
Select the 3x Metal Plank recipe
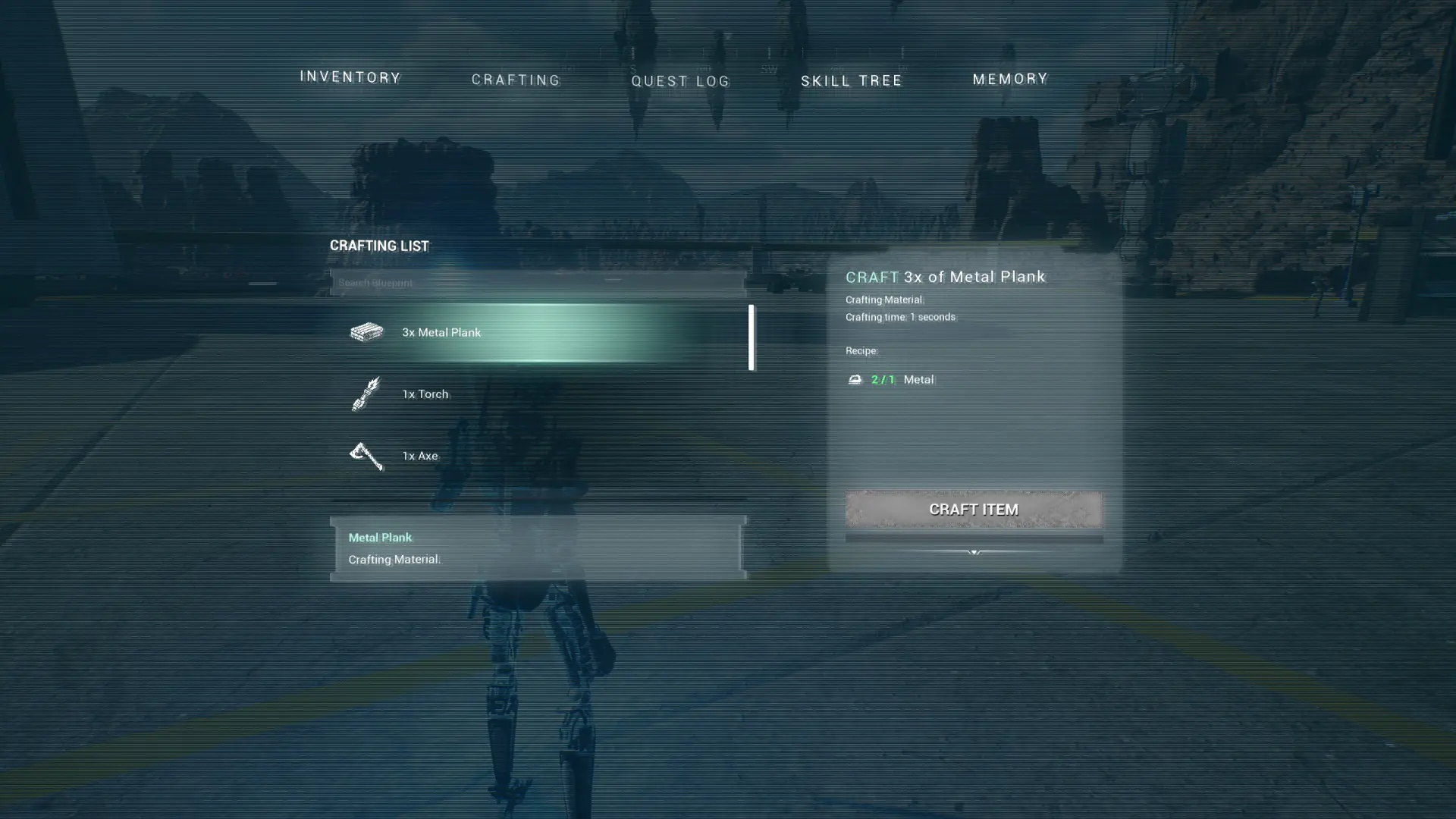click(538, 332)
